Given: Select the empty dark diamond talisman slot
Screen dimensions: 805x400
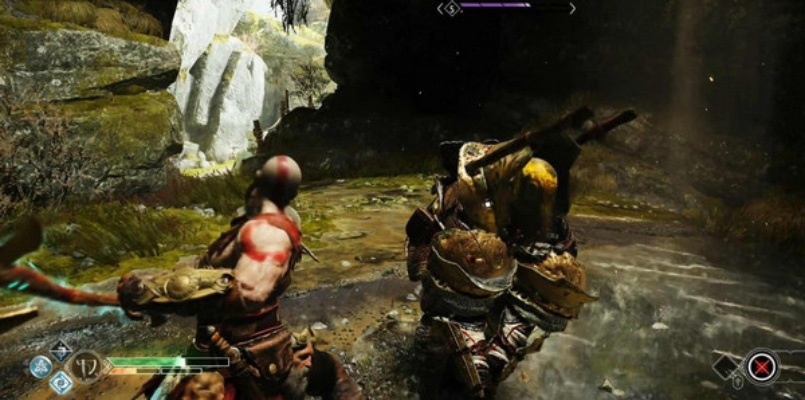Looking at the screenshot, I should coord(727,364).
